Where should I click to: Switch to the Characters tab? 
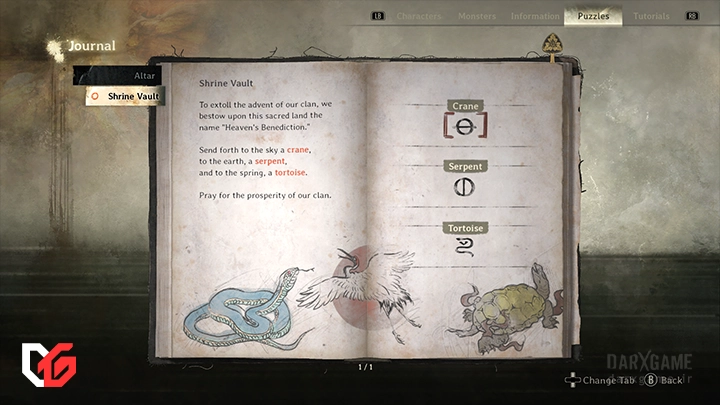point(419,16)
